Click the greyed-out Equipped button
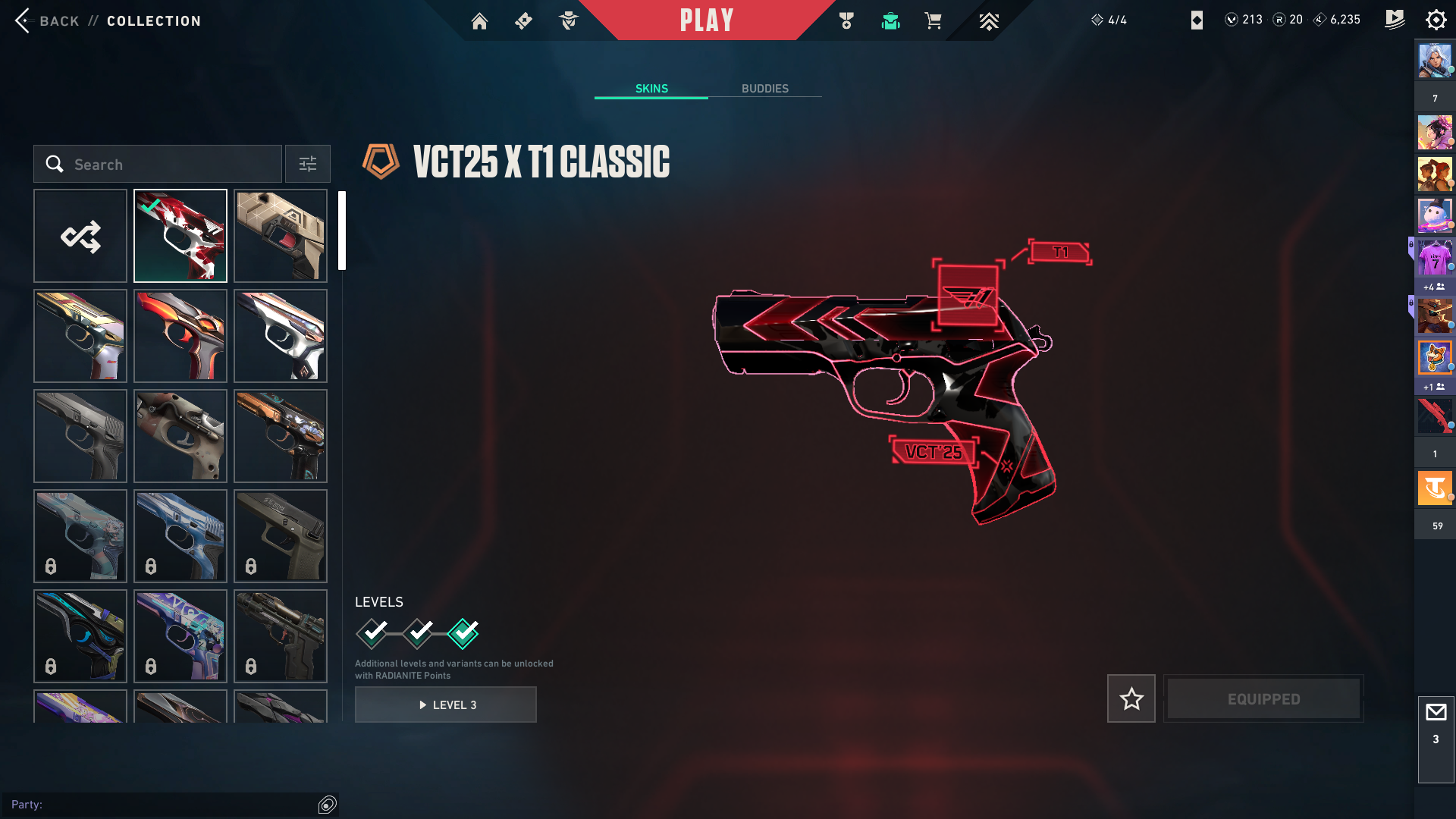The image size is (1456, 819). [x=1263, y=698]
